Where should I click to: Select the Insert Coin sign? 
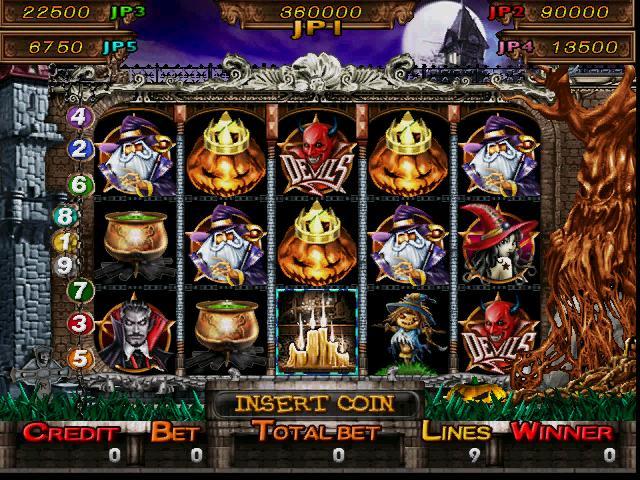pyautogui.click(x=315, y=404)
